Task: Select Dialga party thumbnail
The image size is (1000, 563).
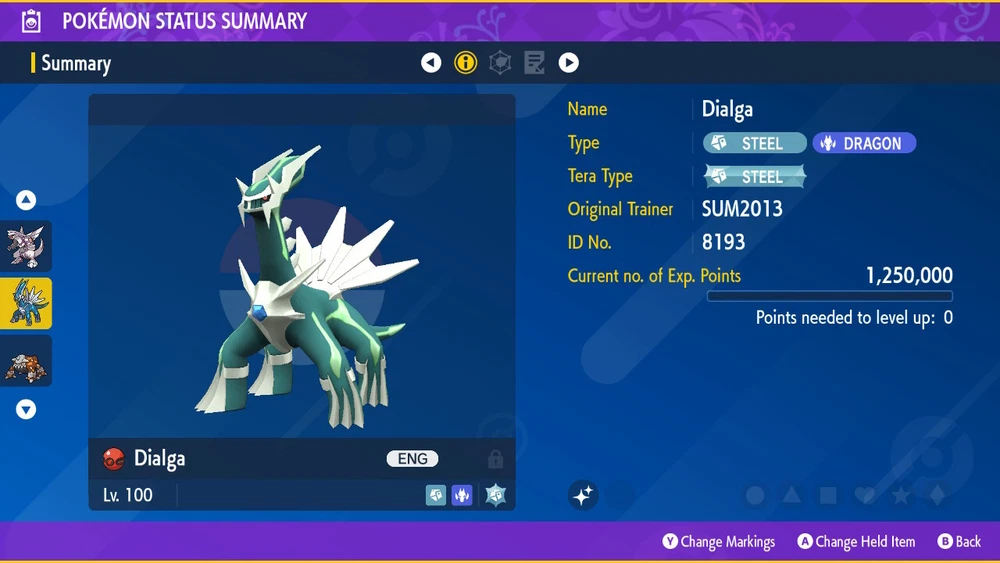Action: pos(26,304)
